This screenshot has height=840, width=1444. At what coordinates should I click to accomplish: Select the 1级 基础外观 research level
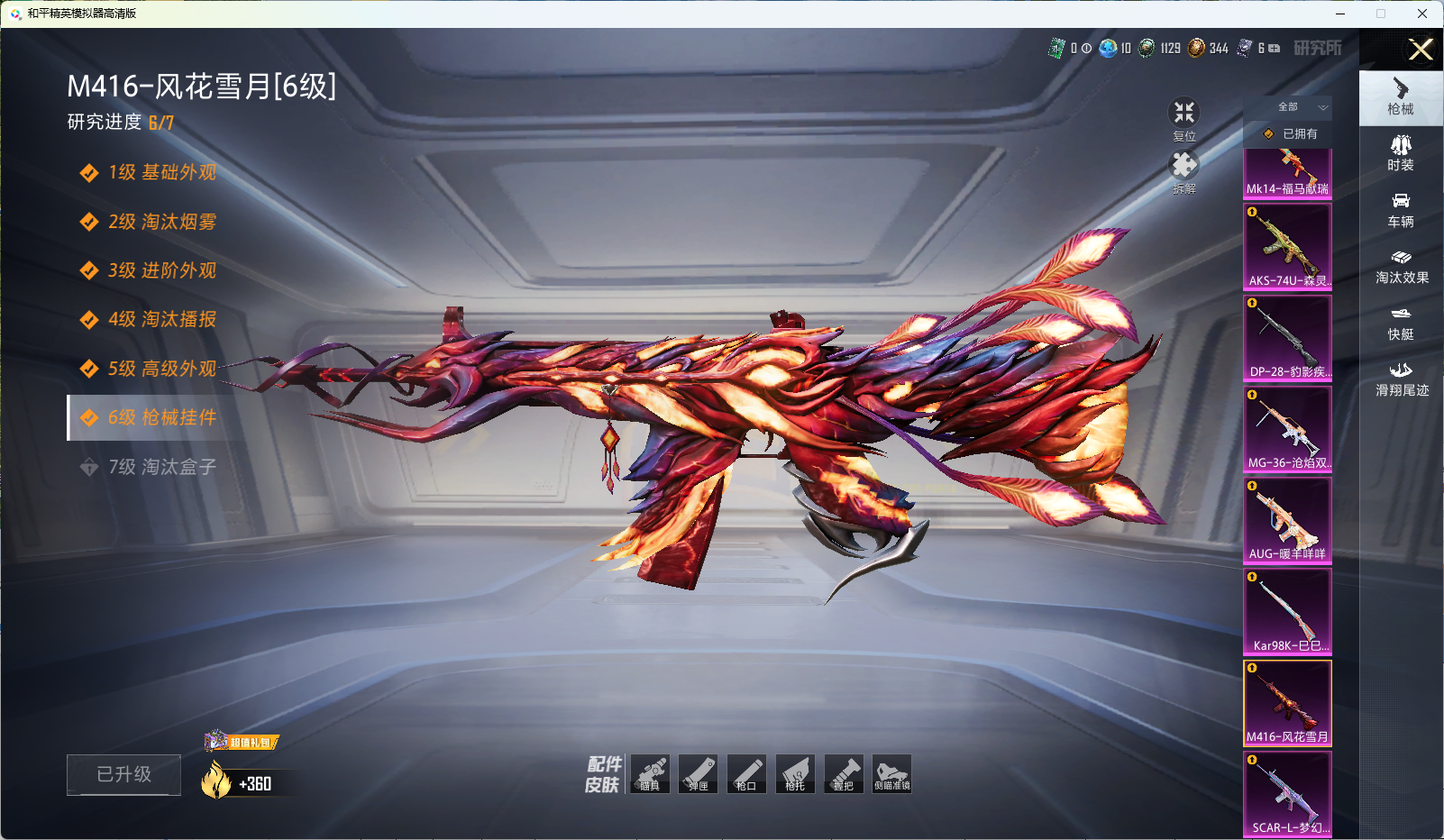(x=162, y=172)
